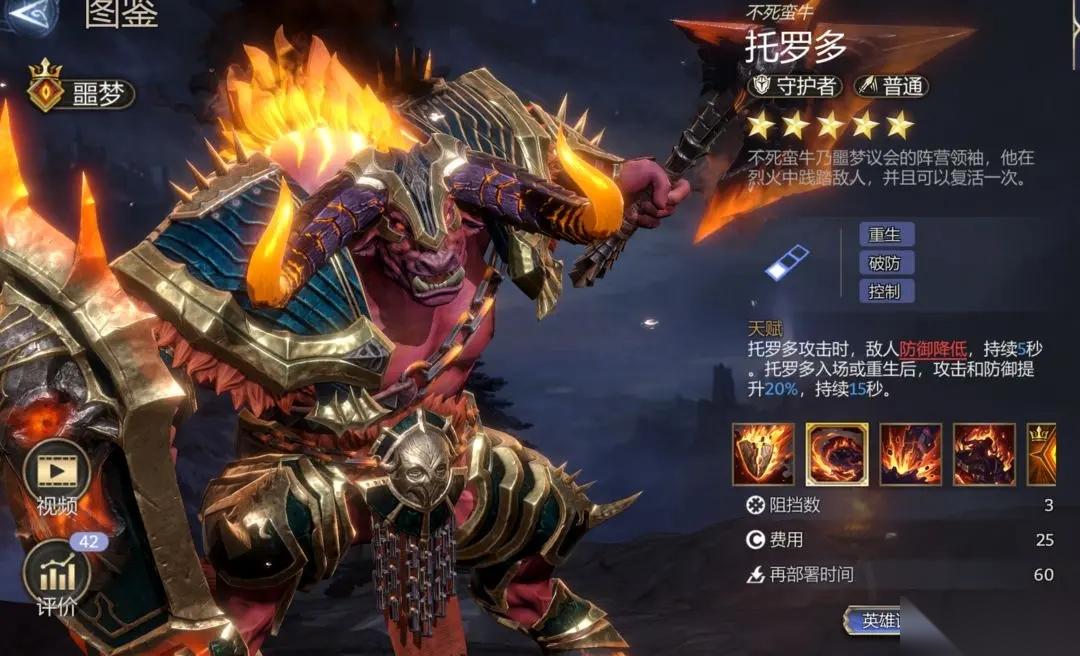Viewport: 1080px width, 656px height.
Task: Select the 破防 trait tag
Action: point(886,263)
